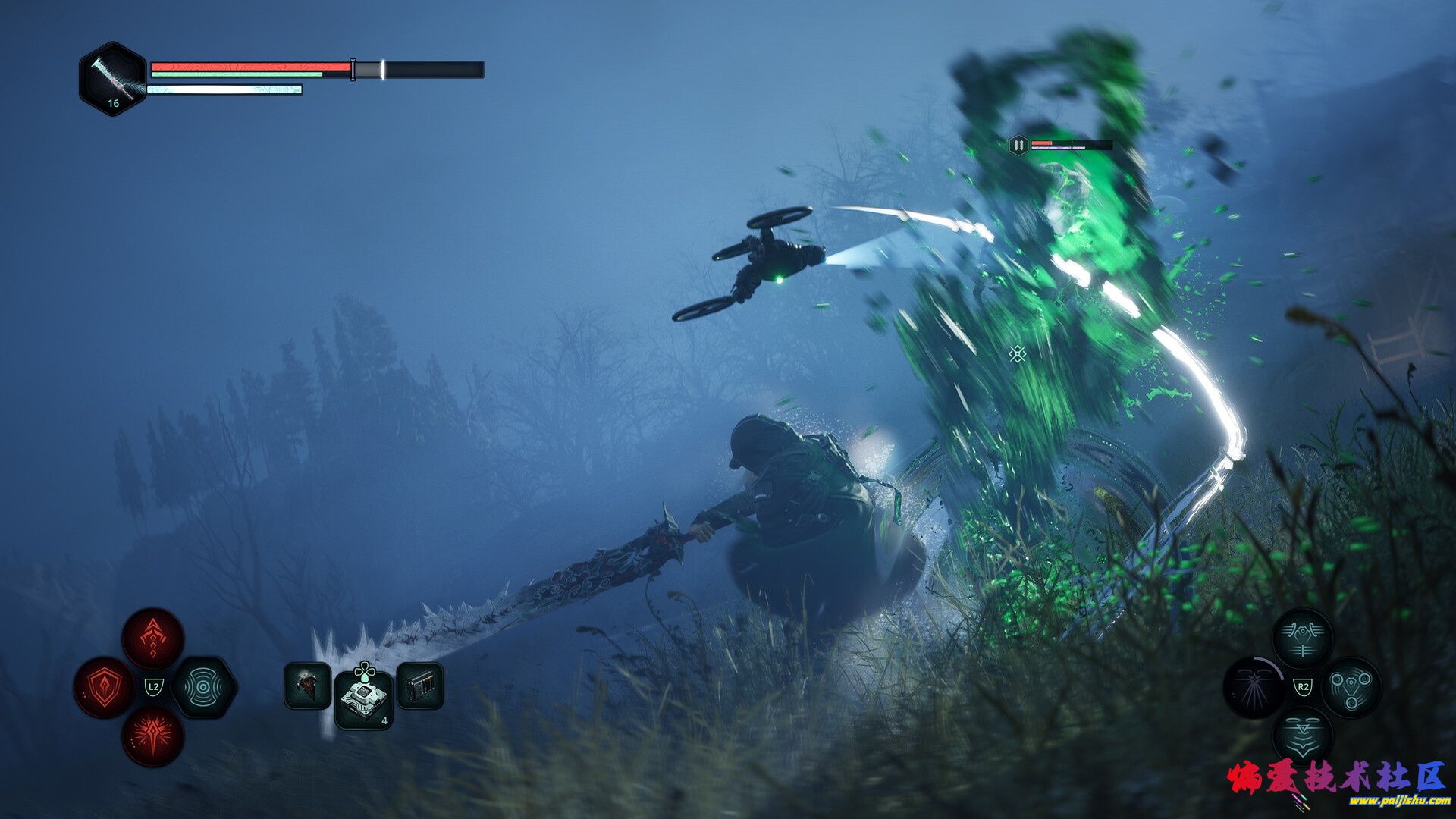
Task: Use the white device consumable slot
Action: pyautogui.click(x=364, y=699)
